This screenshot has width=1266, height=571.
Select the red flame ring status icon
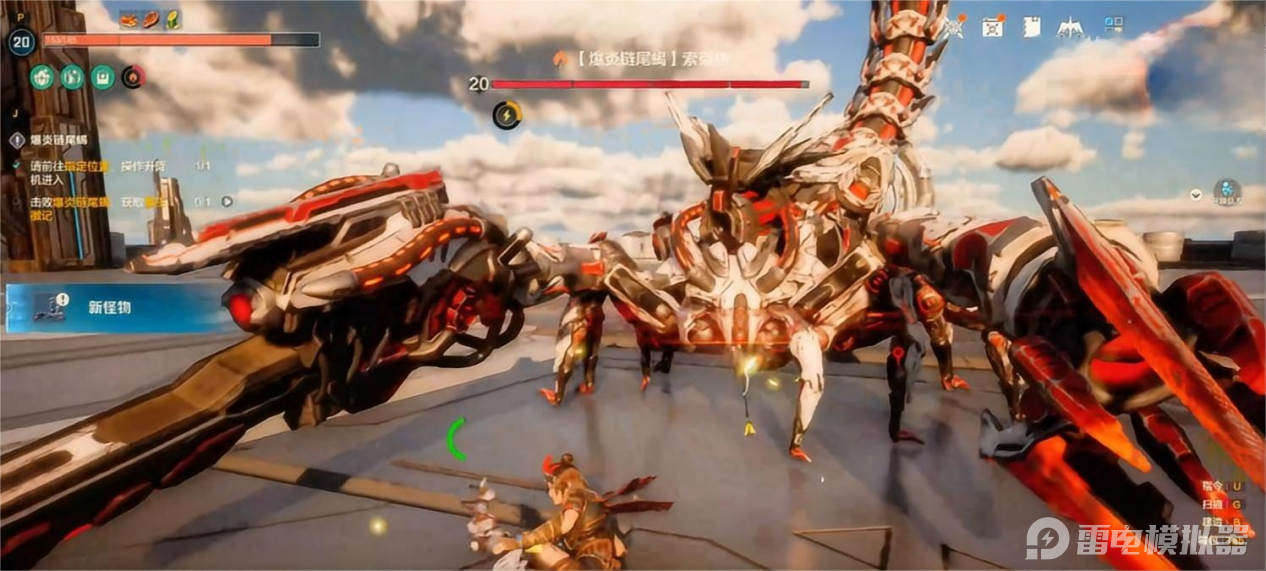point(133,77)
